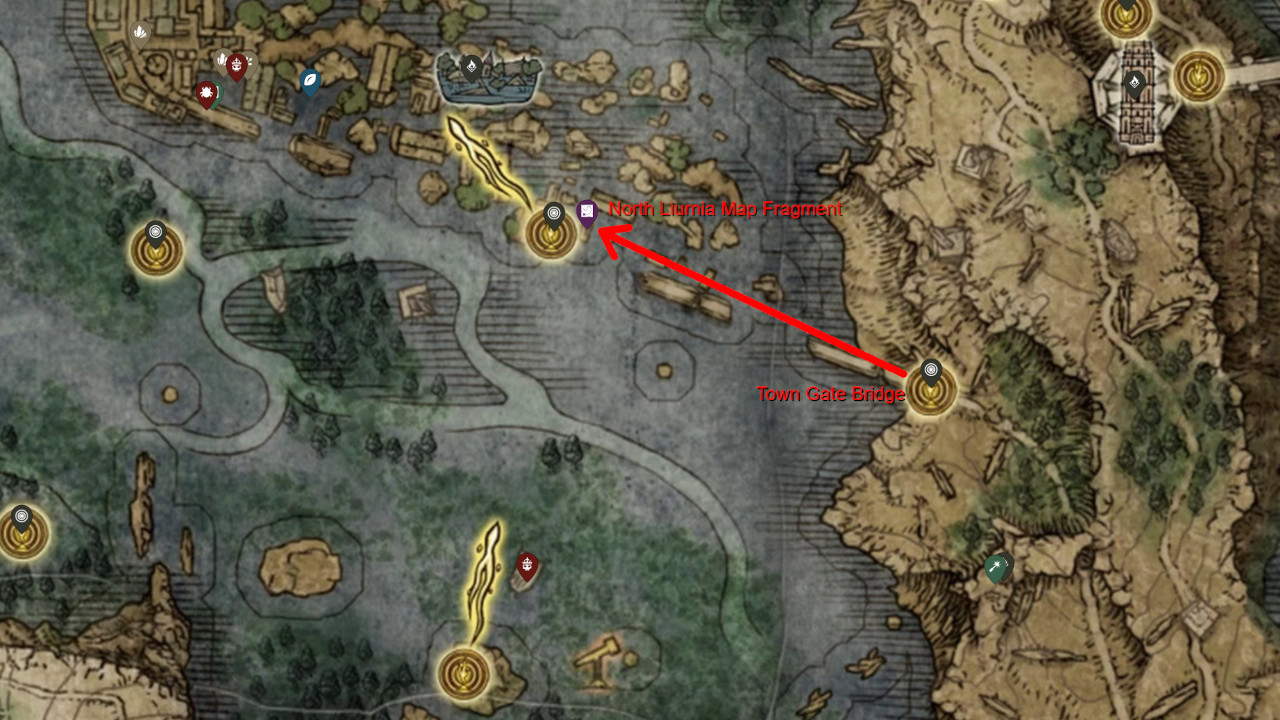Open the dark campfire pin on the shipwreck
The image size is (1280, 720).
pyautogui.click(x=470, y=66)
